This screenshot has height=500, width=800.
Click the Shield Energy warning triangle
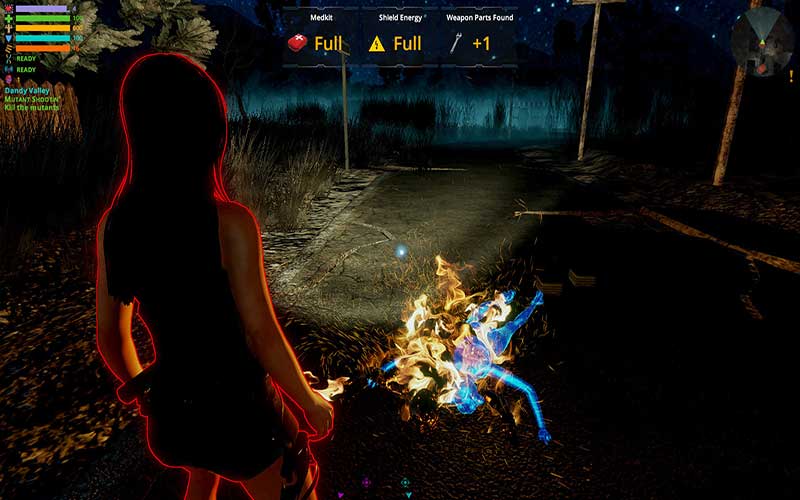377,43
